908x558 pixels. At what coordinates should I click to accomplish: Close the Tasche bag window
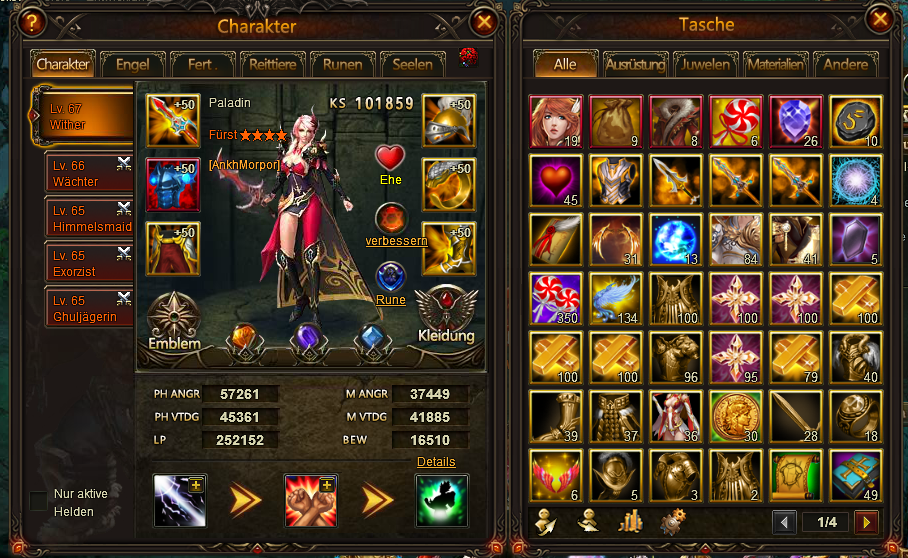coord(880,20)
